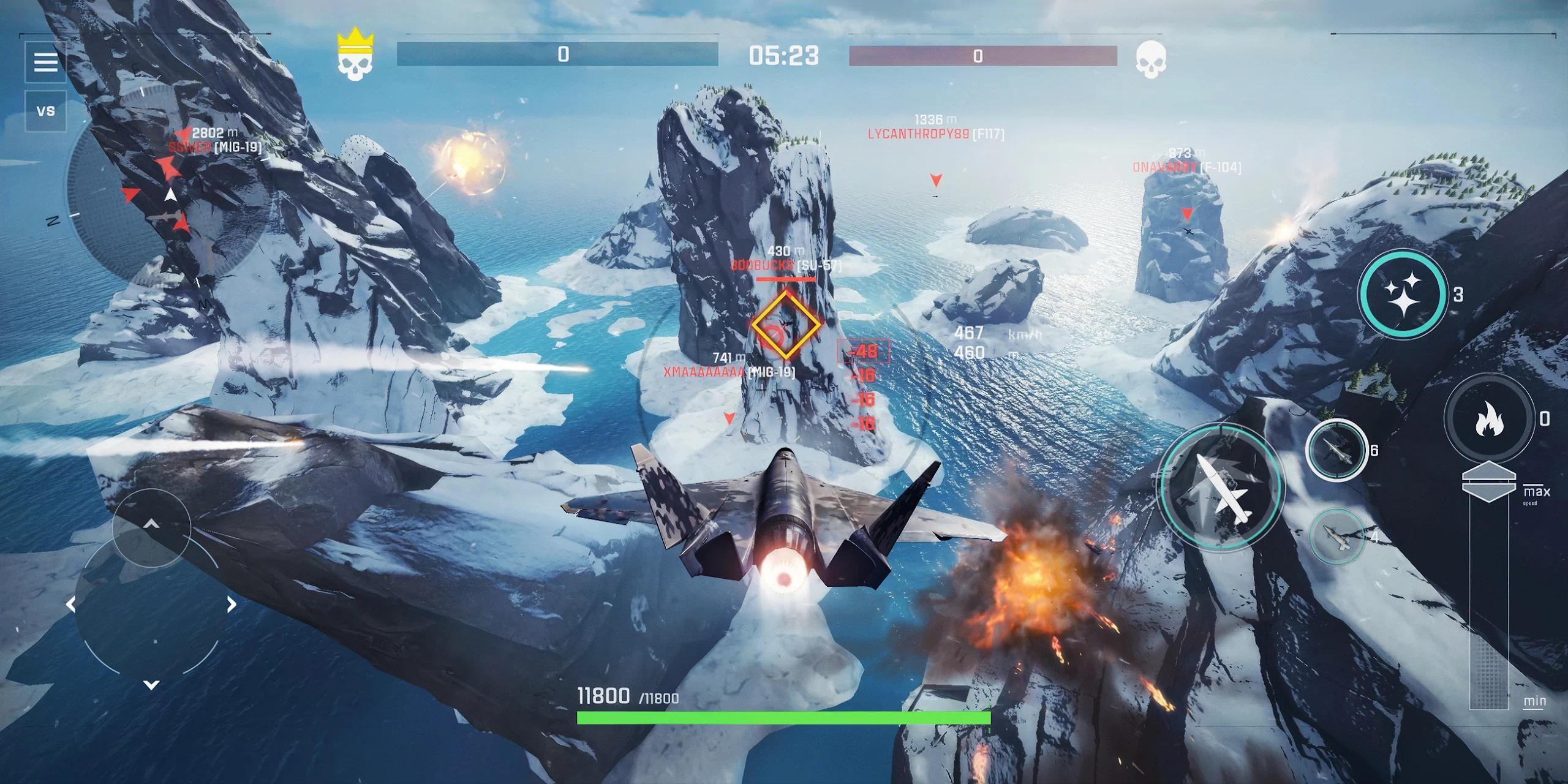1568x784 pixels.
Task: Target the locked 300BUCKS SU-57 diamond marker
Action: [x=785, y=325]
